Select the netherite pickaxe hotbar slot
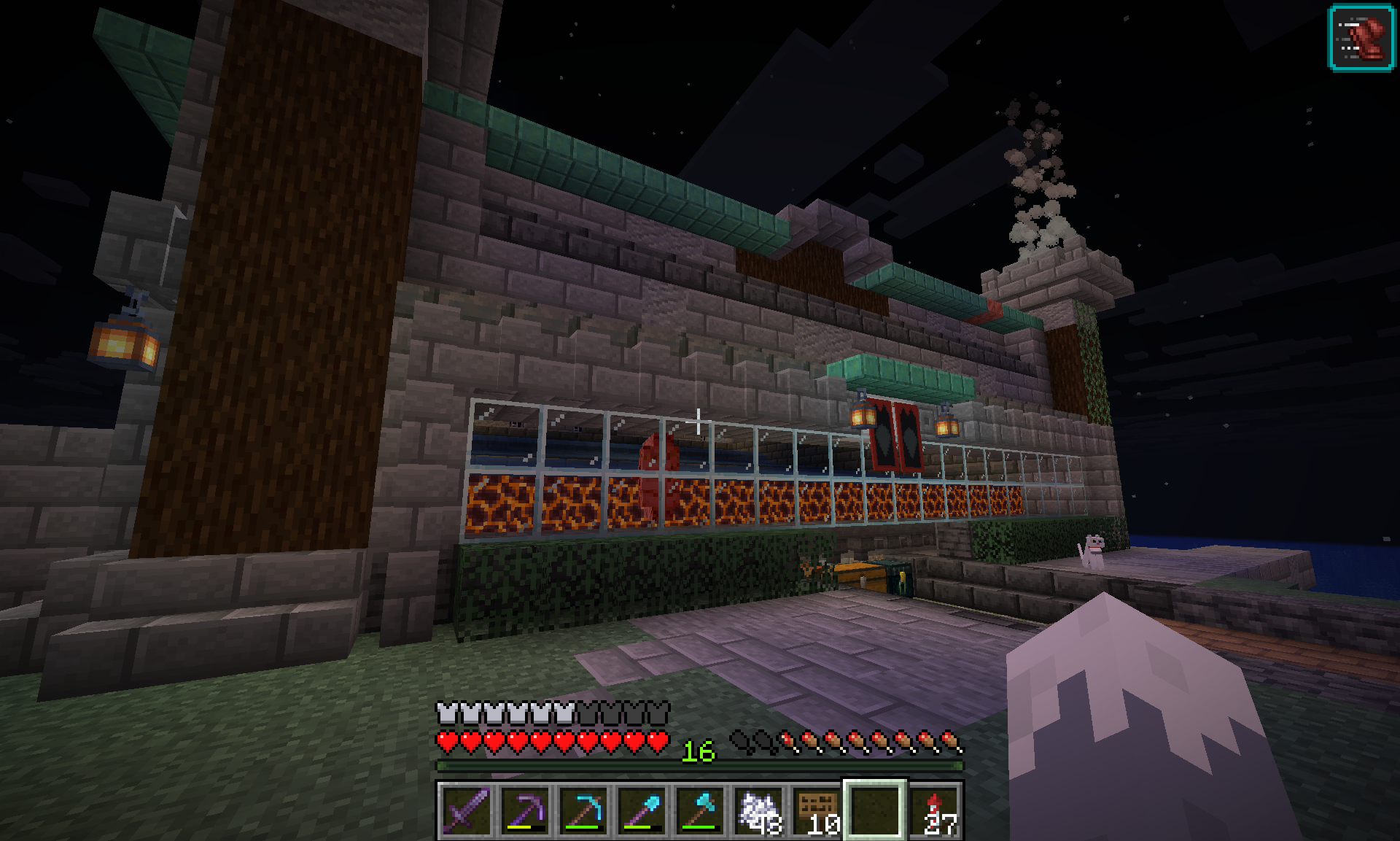This screenshot has height=841, width=1400. click(524, 810)
